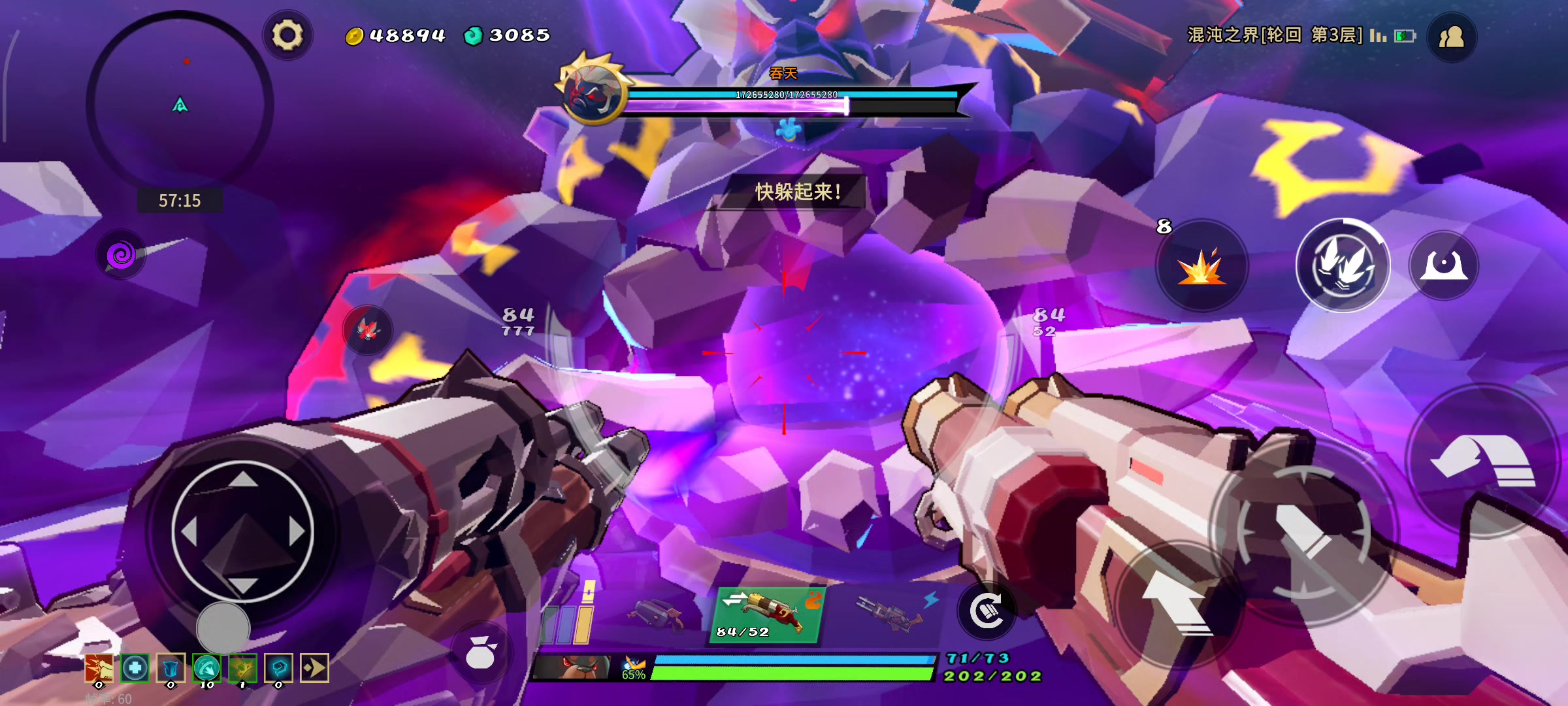The image size is (1568, 706).
Task: Switch to the lightning weapon slot
Action: click(892, 613)
